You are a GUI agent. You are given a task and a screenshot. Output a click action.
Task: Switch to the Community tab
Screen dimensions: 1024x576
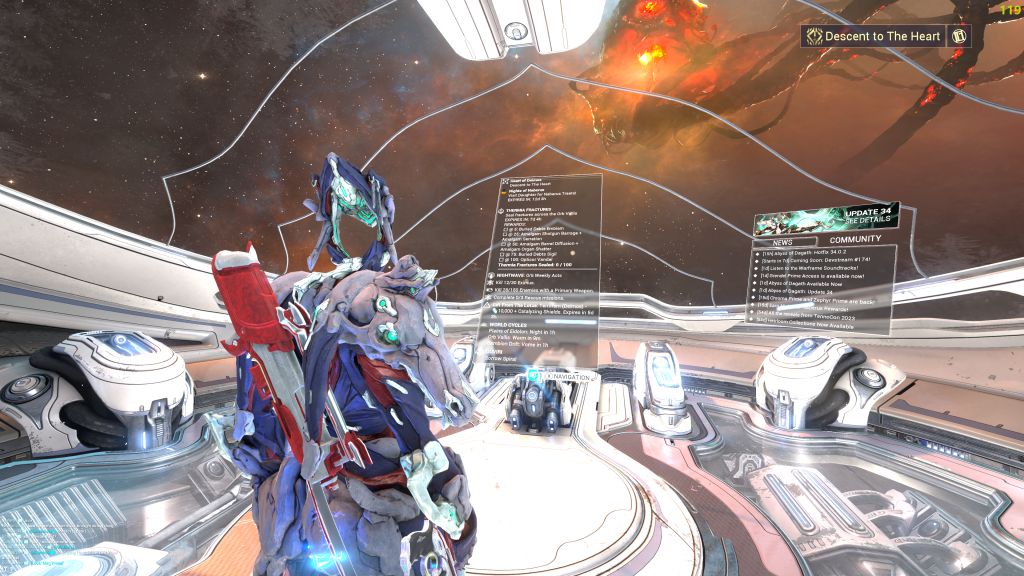[856, 239]
